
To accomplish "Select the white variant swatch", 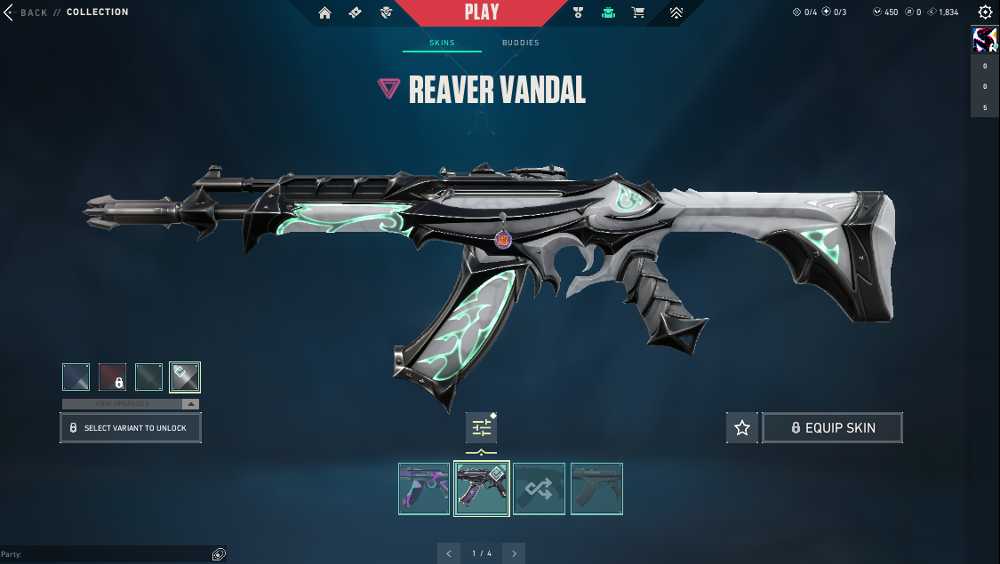I will [185, 377].
